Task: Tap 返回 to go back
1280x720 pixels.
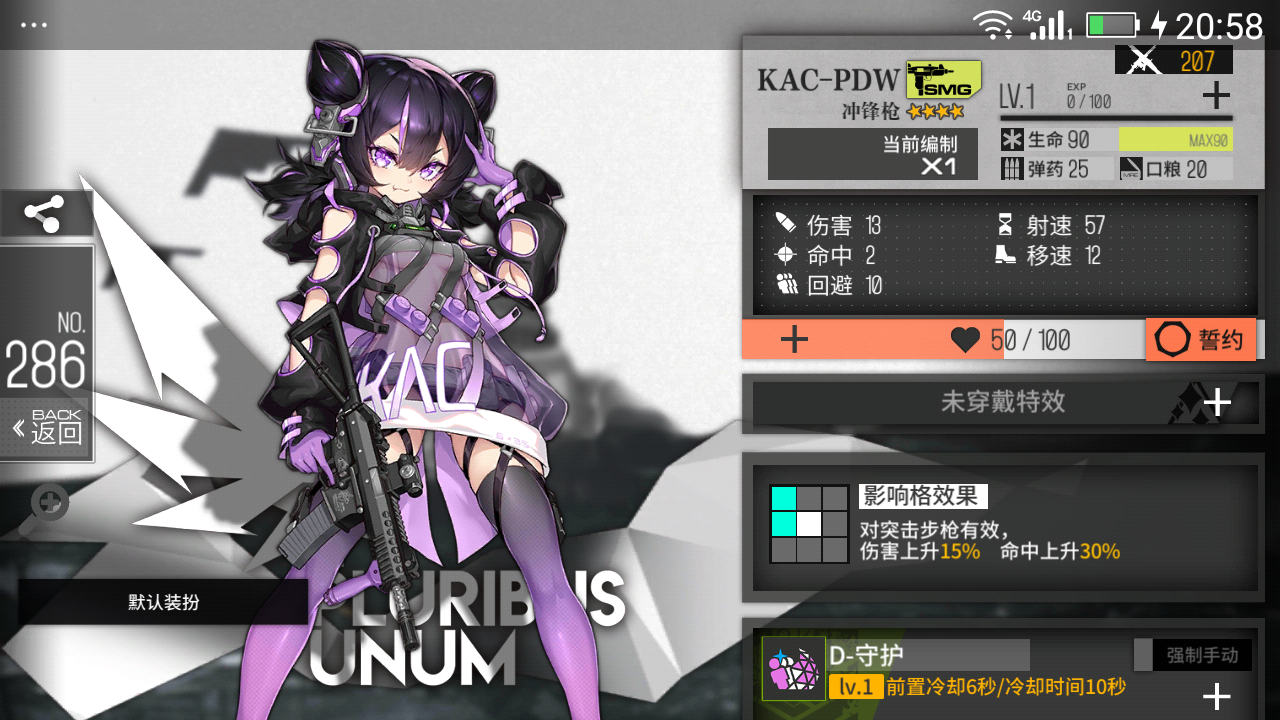Action: (46, 431)
